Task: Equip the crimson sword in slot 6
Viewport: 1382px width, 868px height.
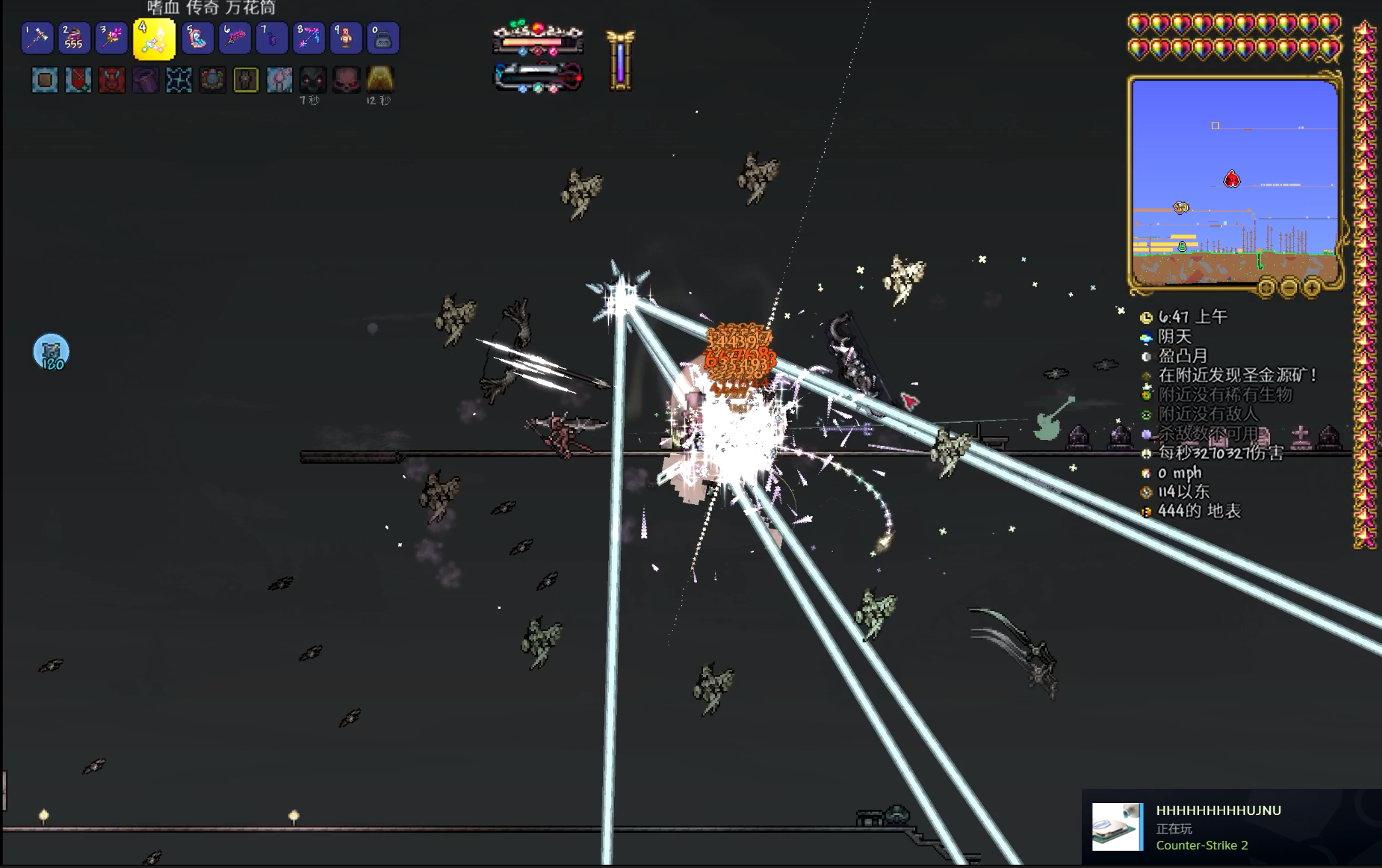Action: (235, 38)
